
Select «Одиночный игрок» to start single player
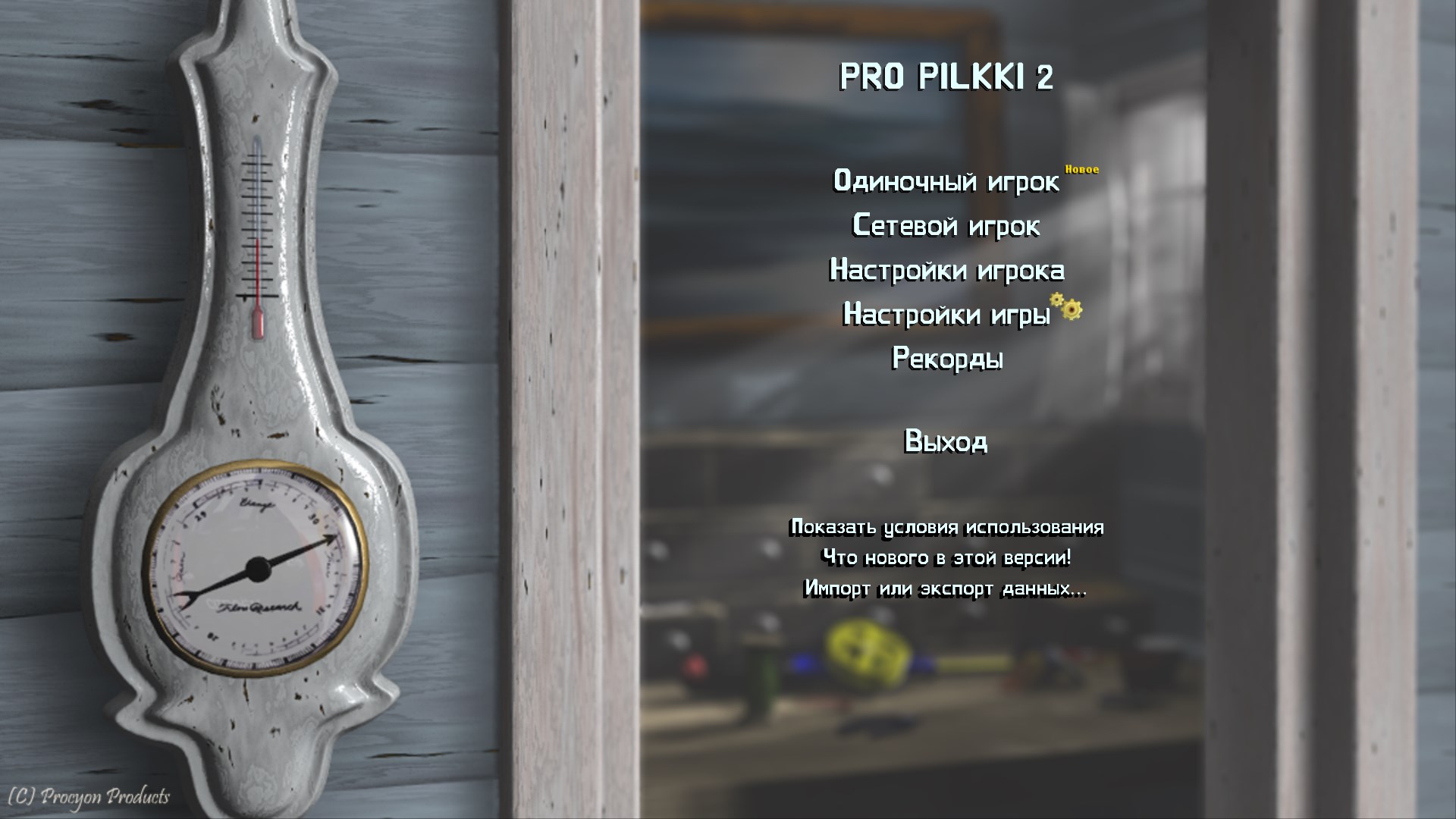click(x=947, y=182)
